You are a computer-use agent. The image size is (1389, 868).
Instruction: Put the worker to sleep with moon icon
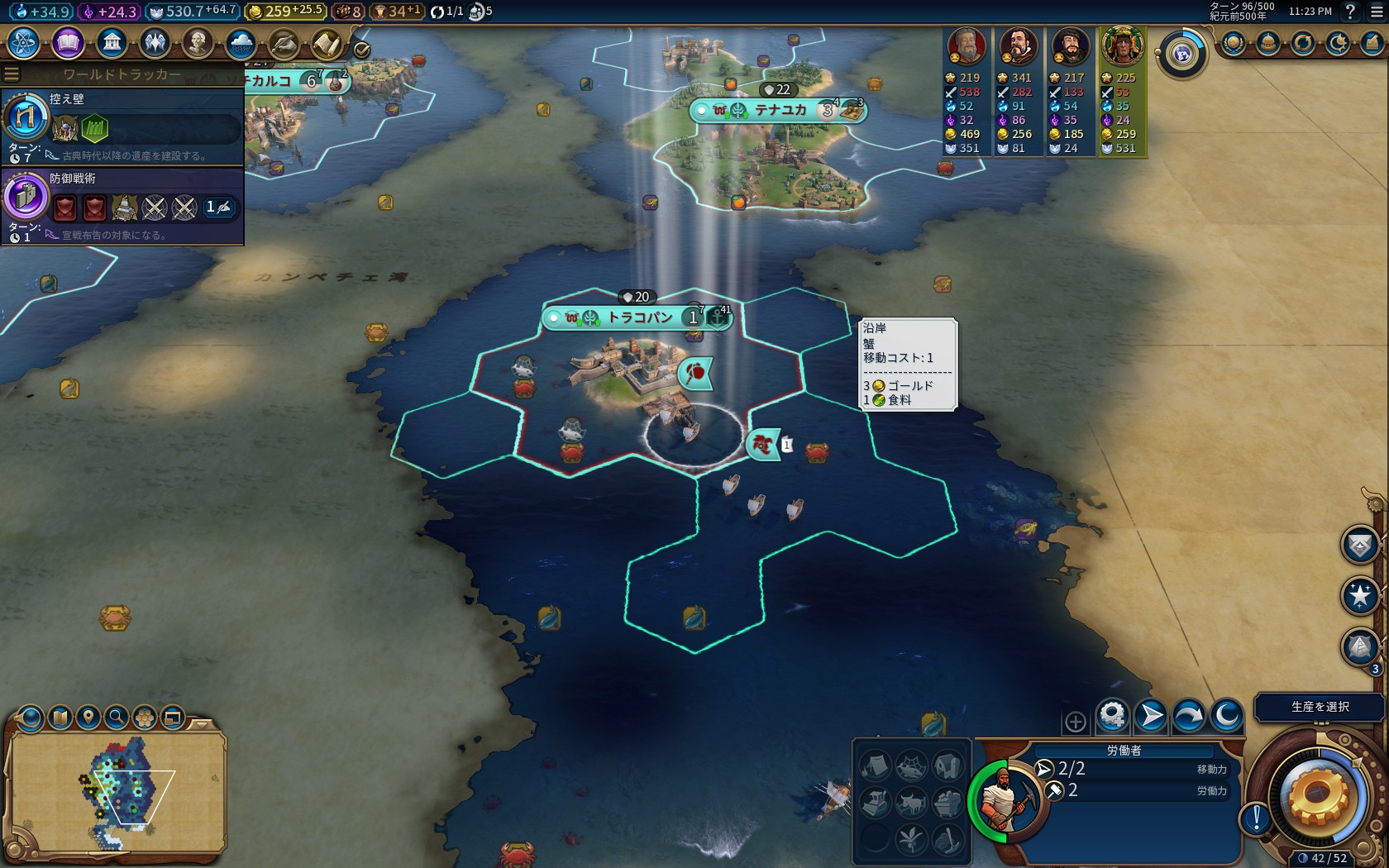[1227, 716]
